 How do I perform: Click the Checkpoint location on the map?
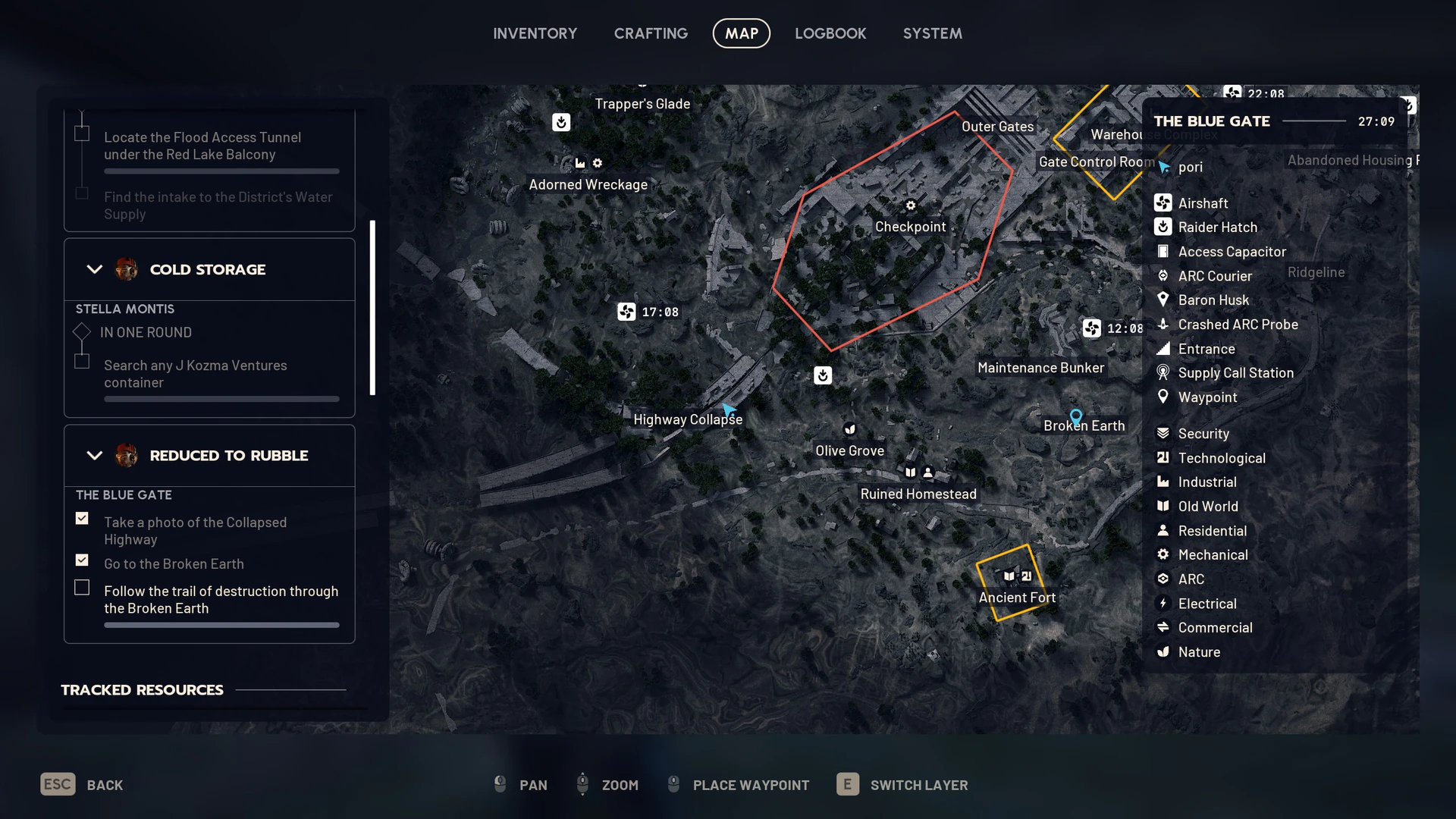pos(910,226)
